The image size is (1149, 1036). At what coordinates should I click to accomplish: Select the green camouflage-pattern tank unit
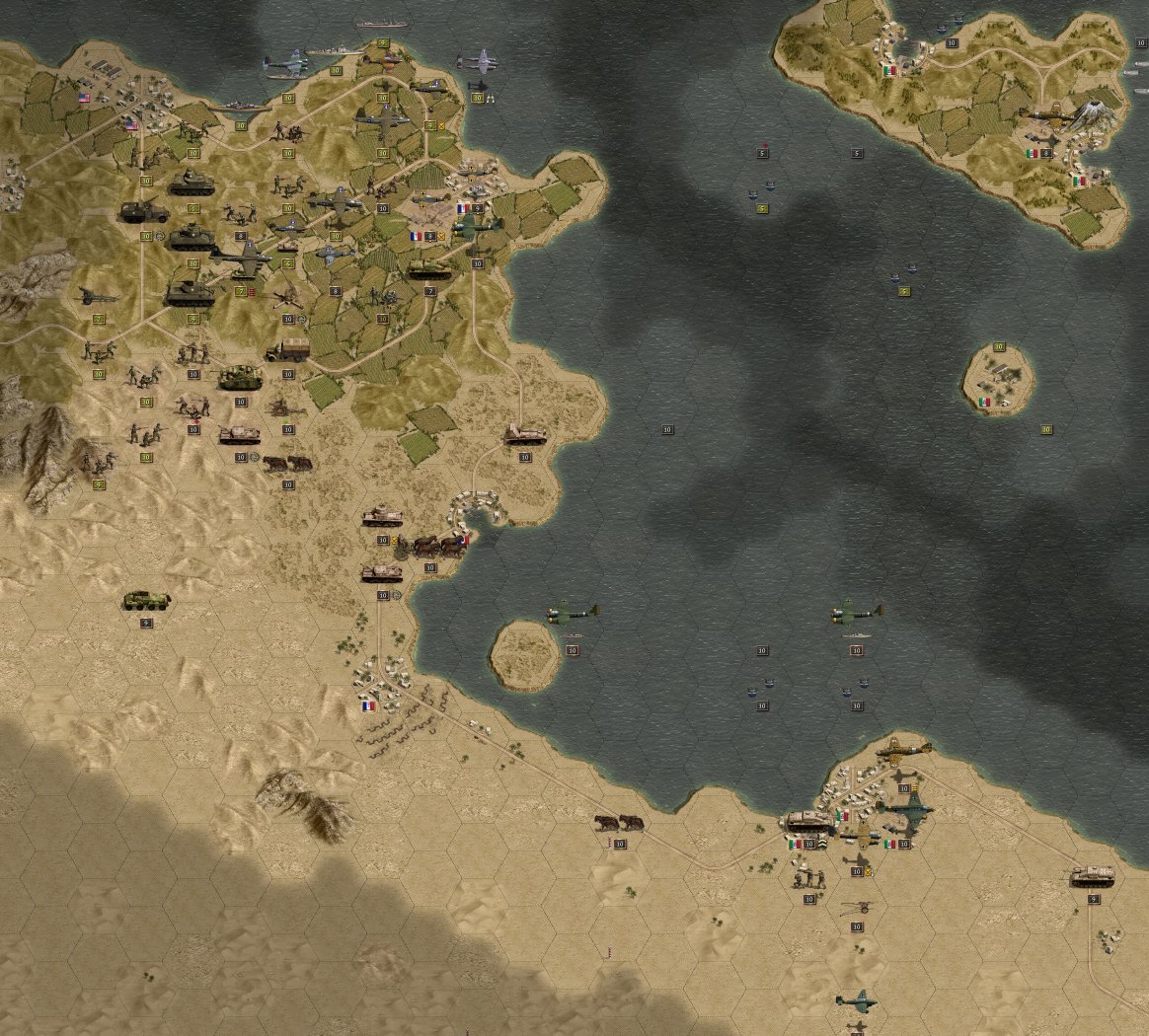tap(240, 377)
